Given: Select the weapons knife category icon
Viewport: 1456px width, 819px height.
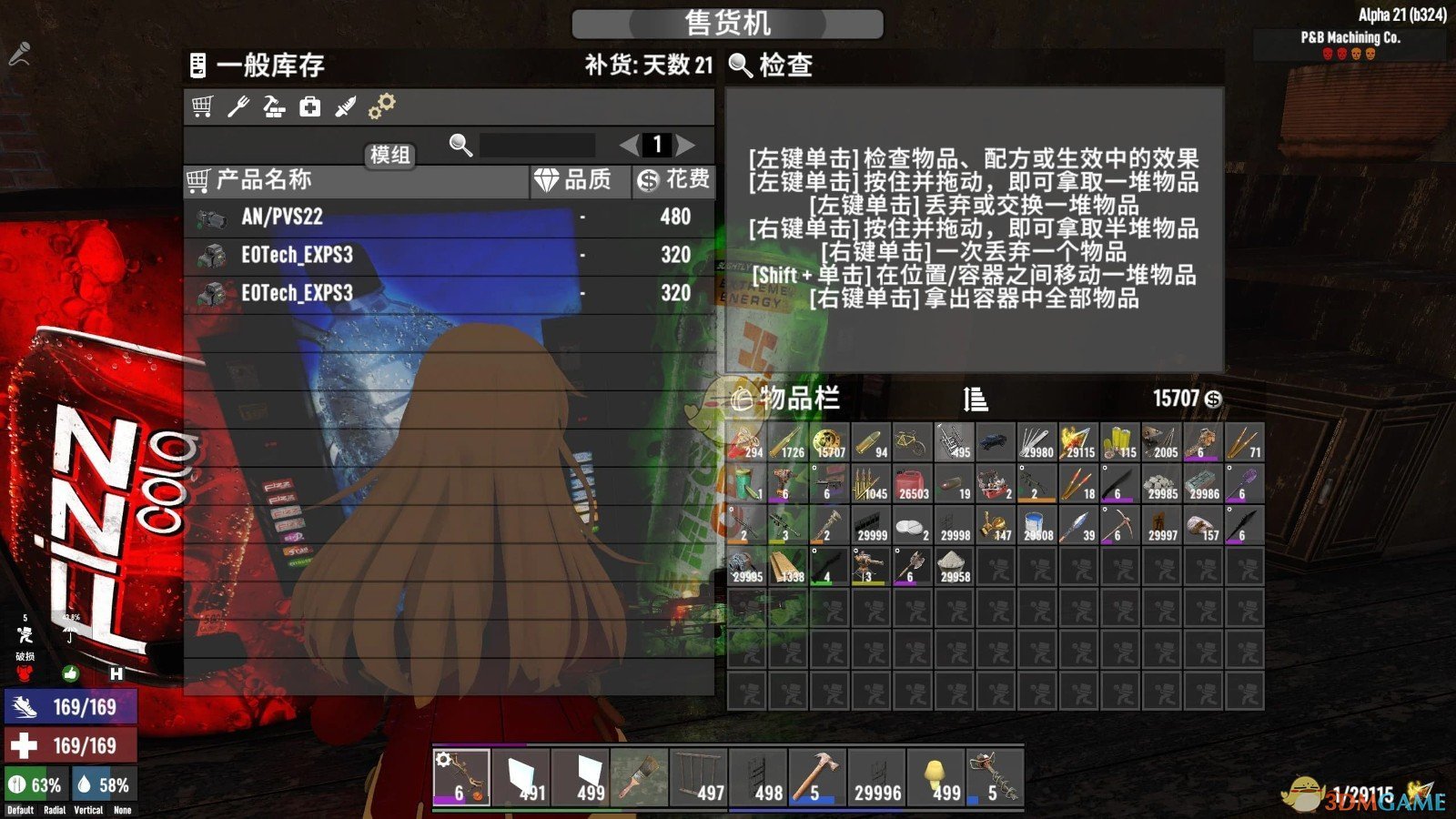Looking at the screenshot, I should click(x=346, y=106).
